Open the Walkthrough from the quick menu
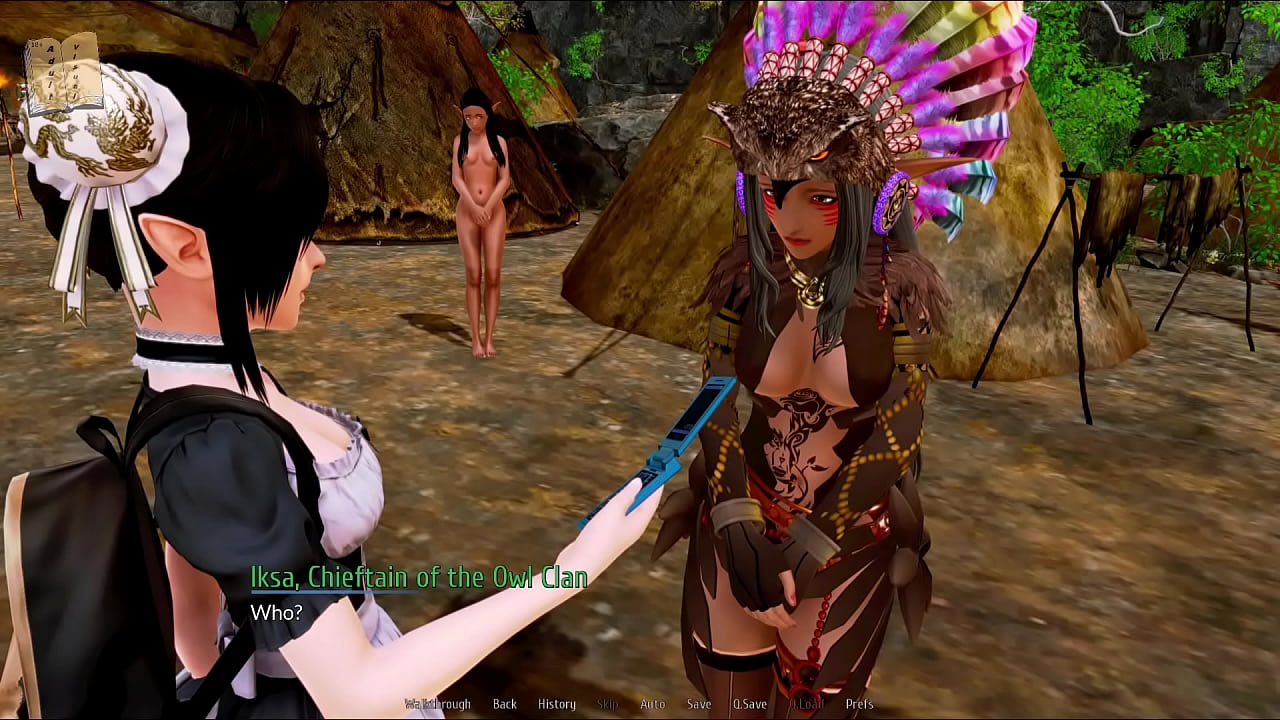The width and height of the screenshot is (1280, 720). (x=437, y=704)
